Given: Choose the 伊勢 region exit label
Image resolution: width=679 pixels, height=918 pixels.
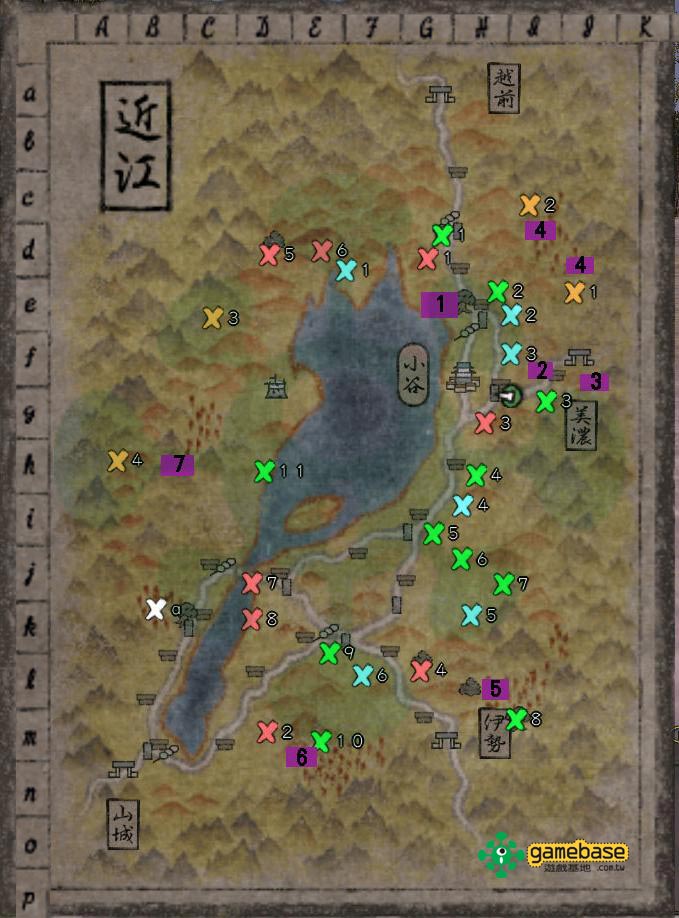Looking at the screenshot, I should click(496, 734).
